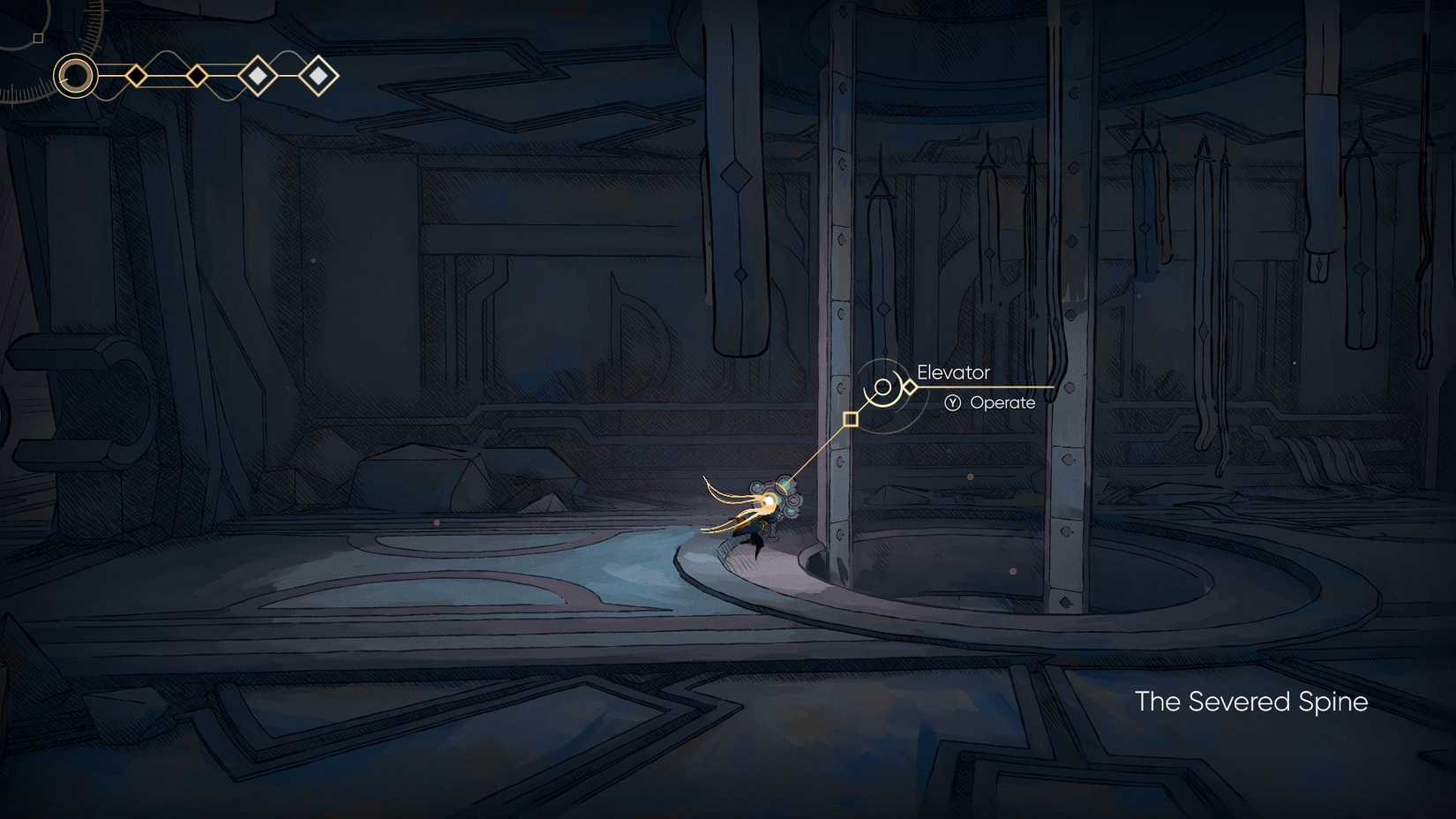
Task: Click the circular Elevator interaction marker
Action: point(882,386)
